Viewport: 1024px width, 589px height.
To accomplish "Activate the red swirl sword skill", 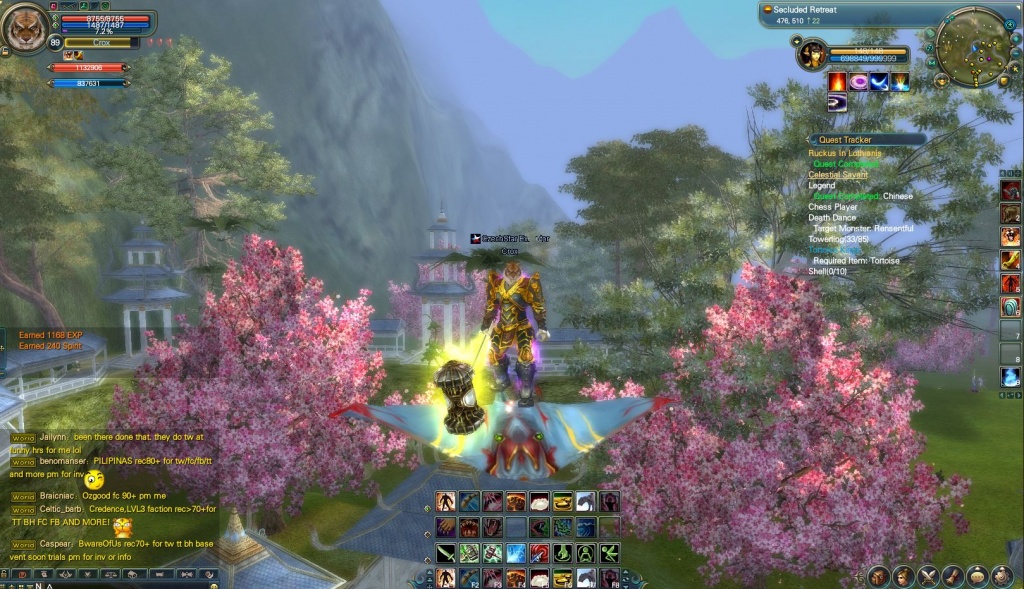I will click(541, 552).
